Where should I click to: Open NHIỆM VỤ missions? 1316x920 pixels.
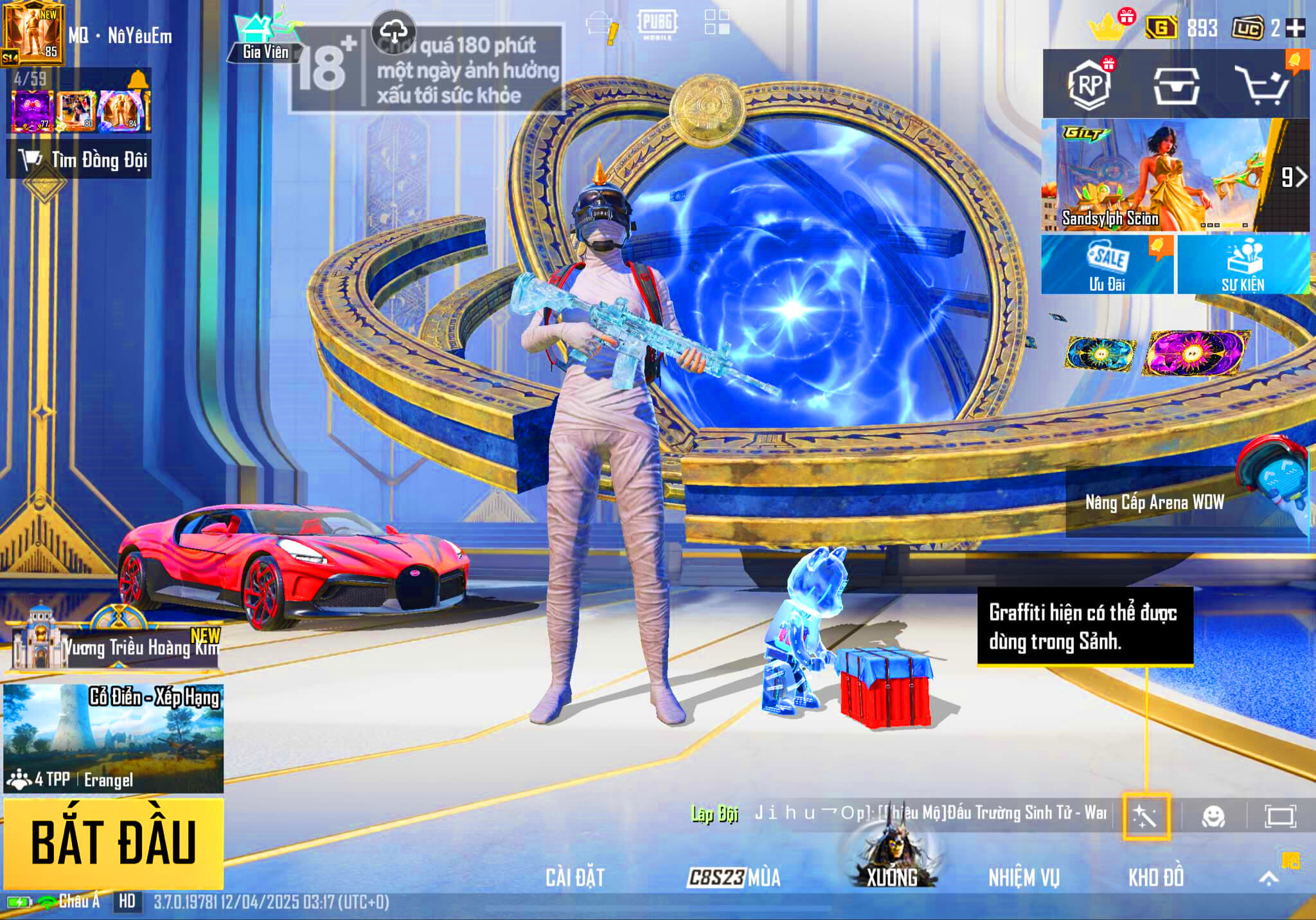(1024, 877)
